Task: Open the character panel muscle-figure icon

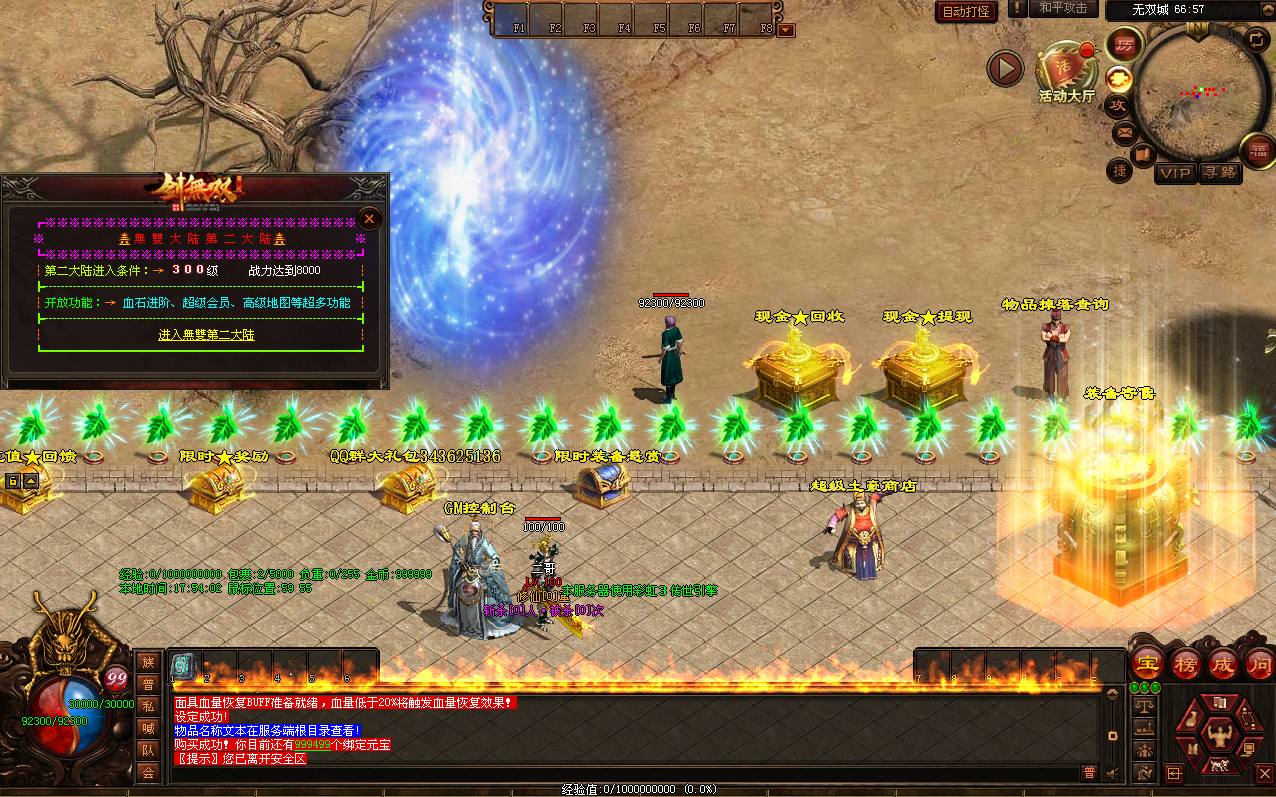Action: pos(1218,736)
